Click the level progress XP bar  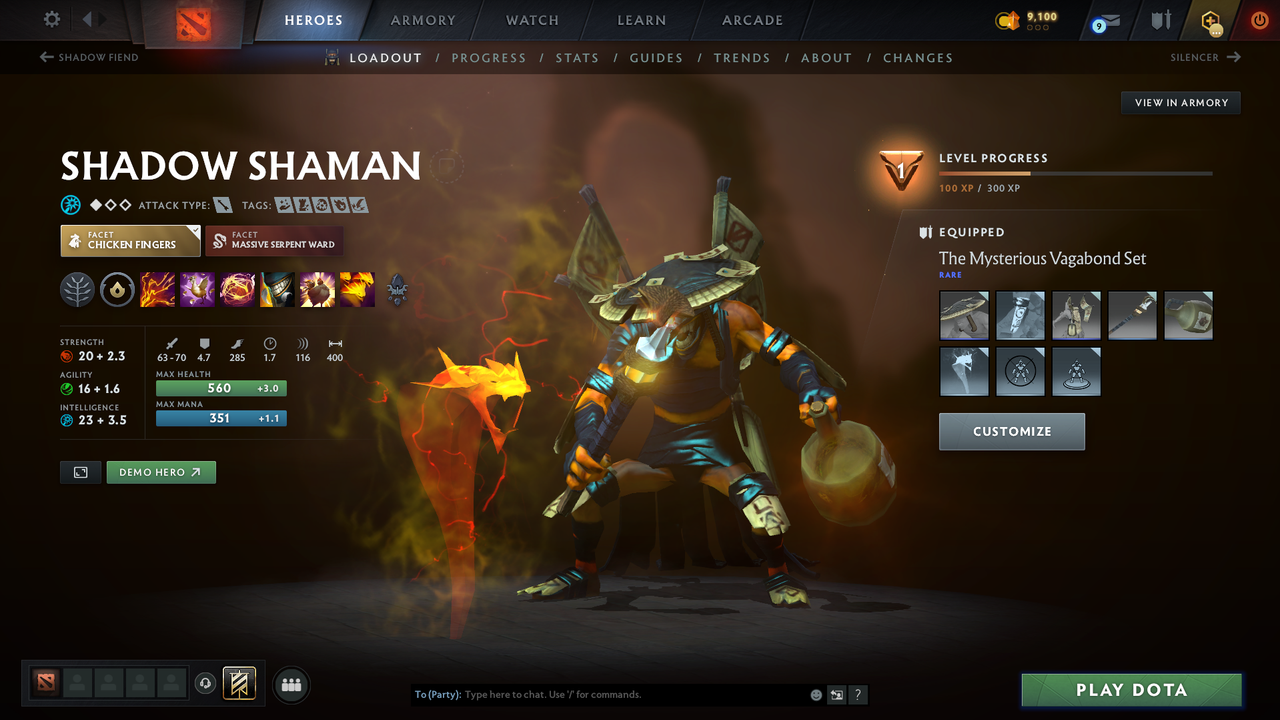coord(1076,172)
